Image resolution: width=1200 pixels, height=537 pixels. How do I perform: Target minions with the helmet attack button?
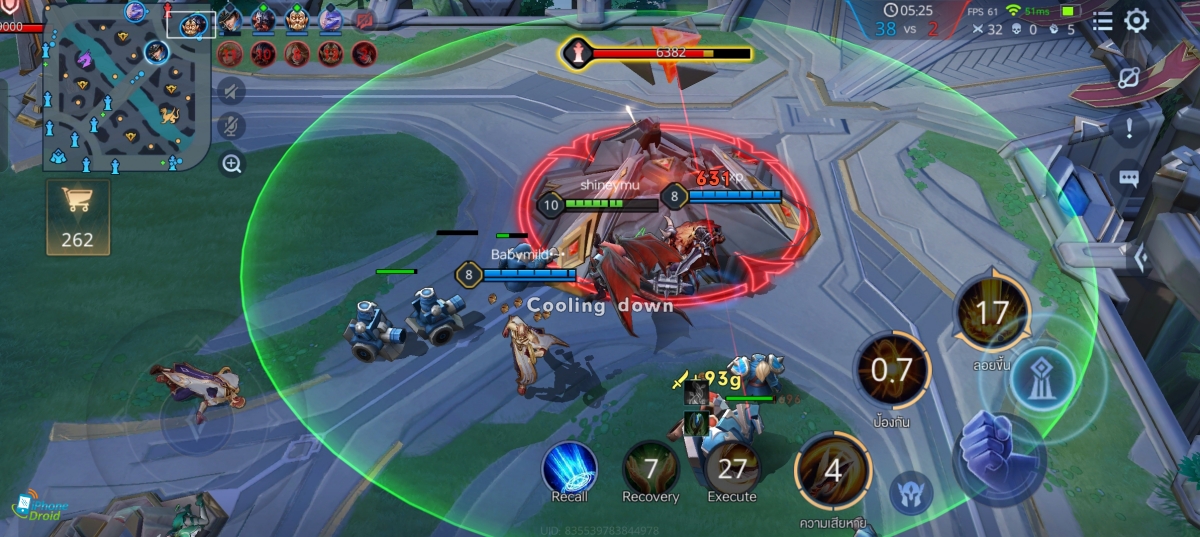tap(912, 493)
